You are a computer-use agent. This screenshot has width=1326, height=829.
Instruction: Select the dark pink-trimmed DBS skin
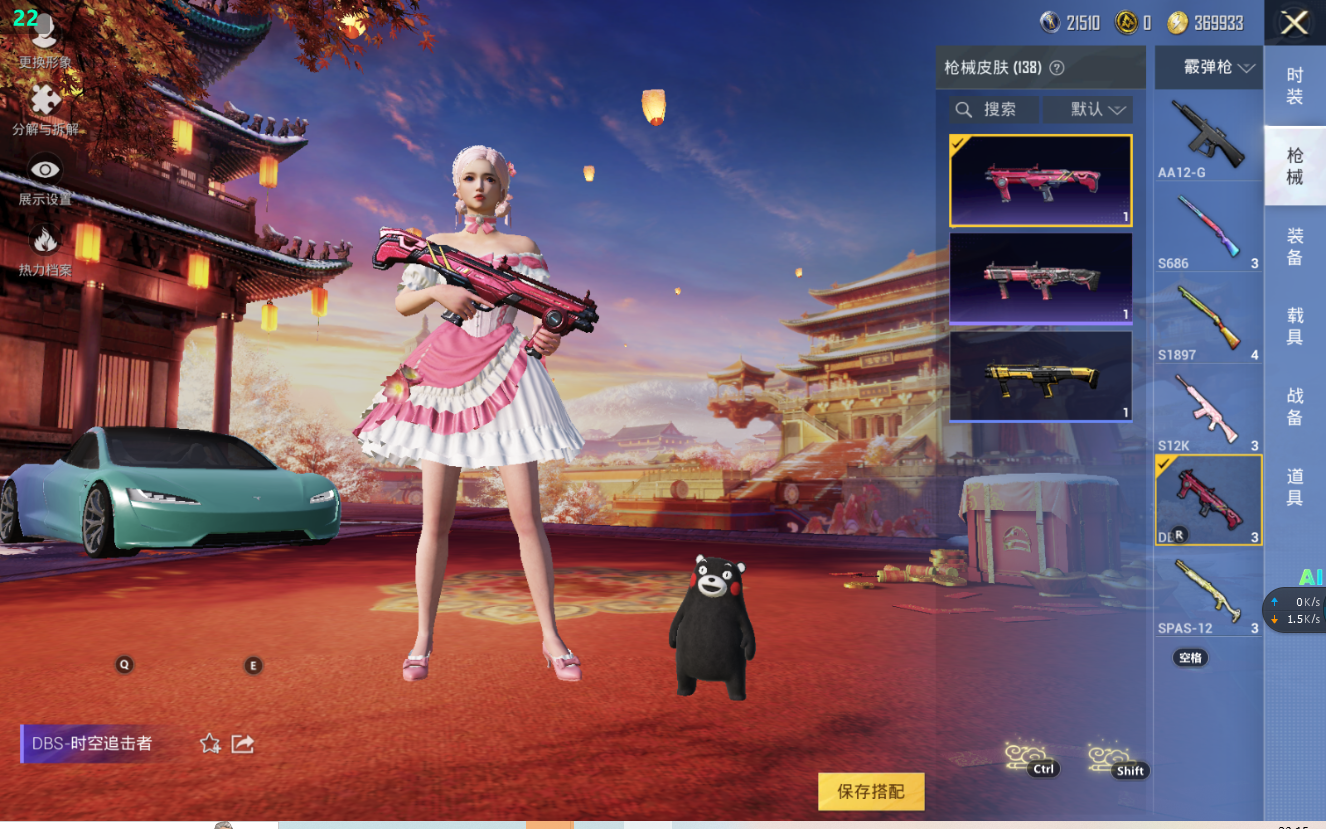(1040, 278)
